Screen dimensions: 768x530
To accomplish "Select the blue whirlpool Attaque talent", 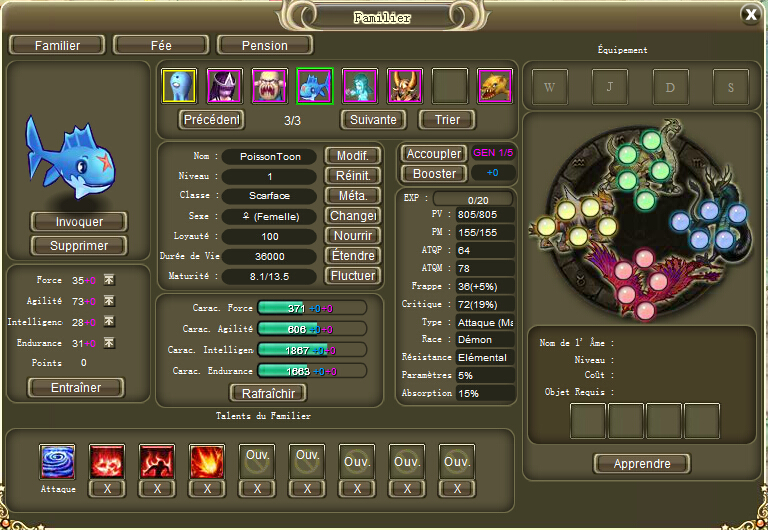I will [x=57, y=462].
